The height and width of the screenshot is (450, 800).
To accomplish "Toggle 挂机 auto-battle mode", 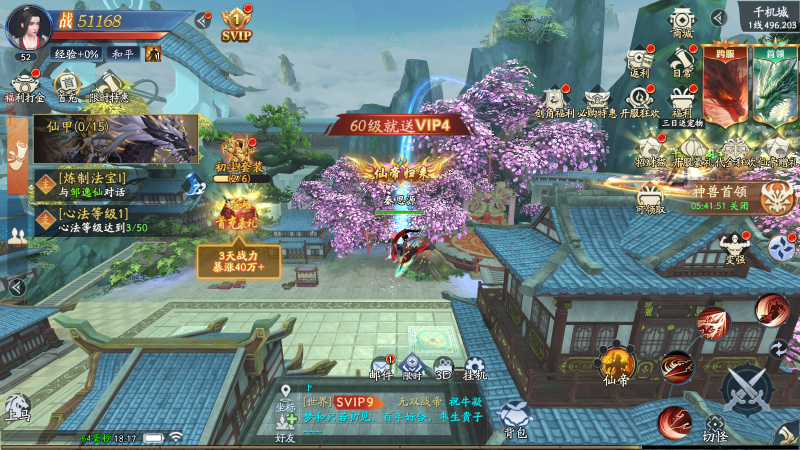I will [x=474, y=367].
